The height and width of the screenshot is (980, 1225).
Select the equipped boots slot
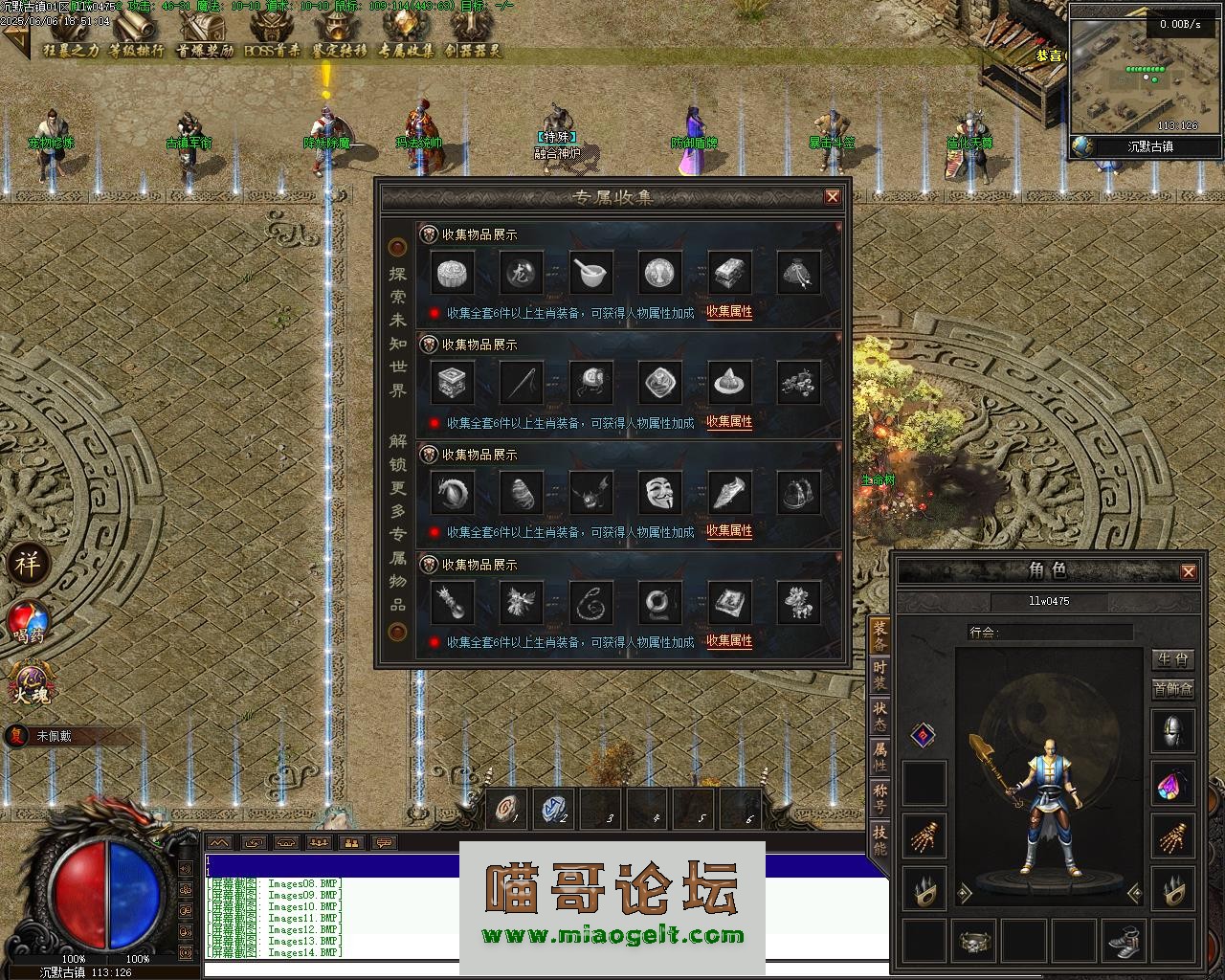pyautogui.click(x=1123, y=941)
